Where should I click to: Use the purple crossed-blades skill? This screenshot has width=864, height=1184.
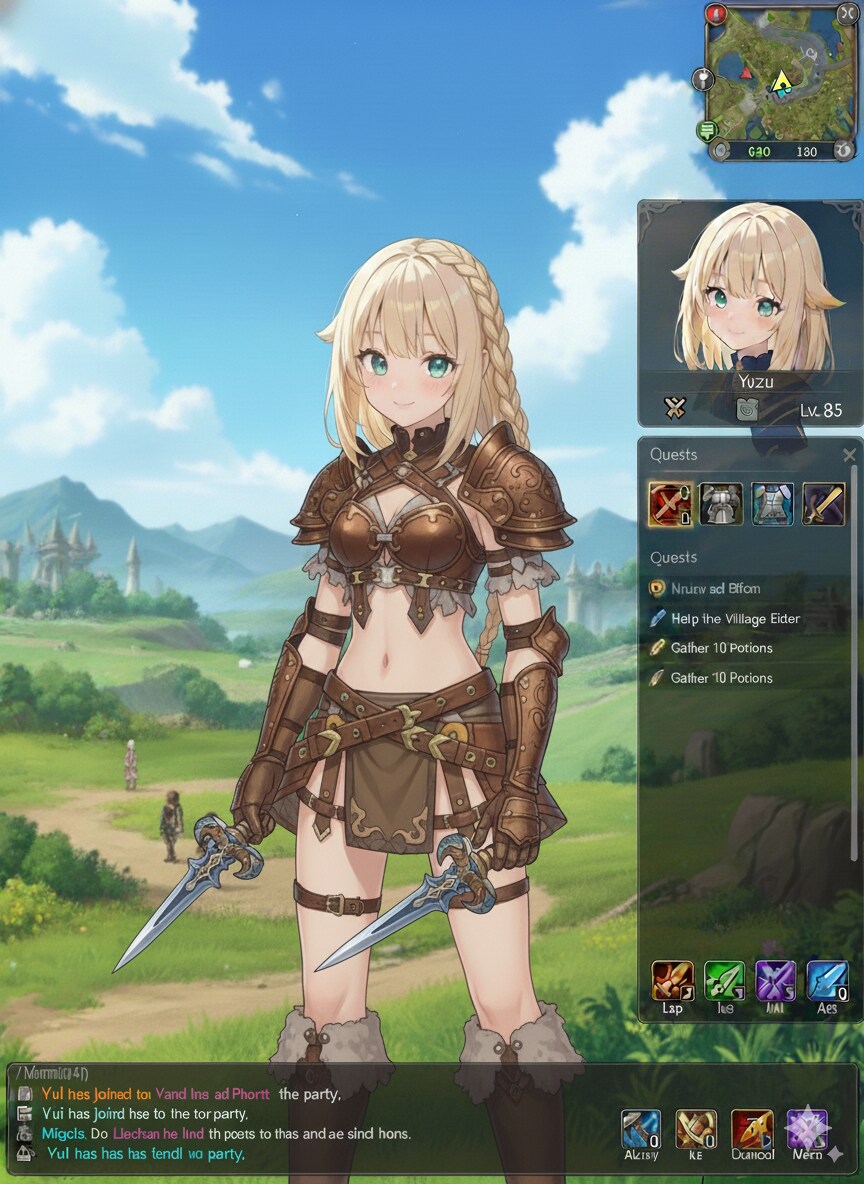pos(776,981)
